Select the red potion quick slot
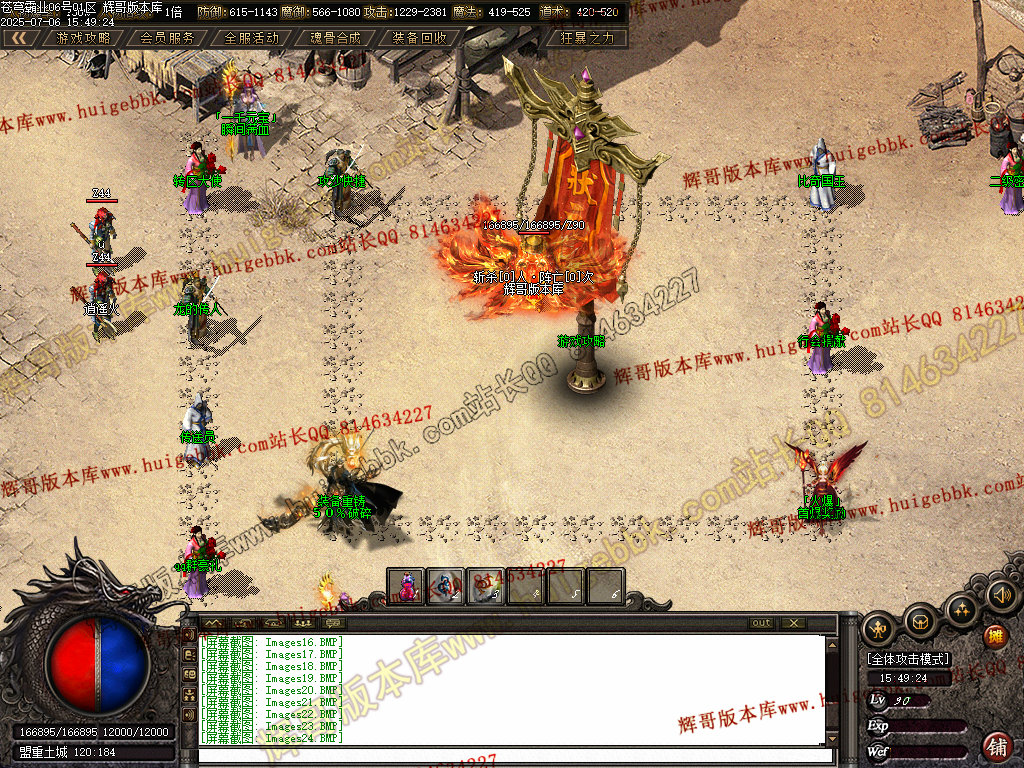Viewport: 1024px width, 768px height. tap(406, 586)
